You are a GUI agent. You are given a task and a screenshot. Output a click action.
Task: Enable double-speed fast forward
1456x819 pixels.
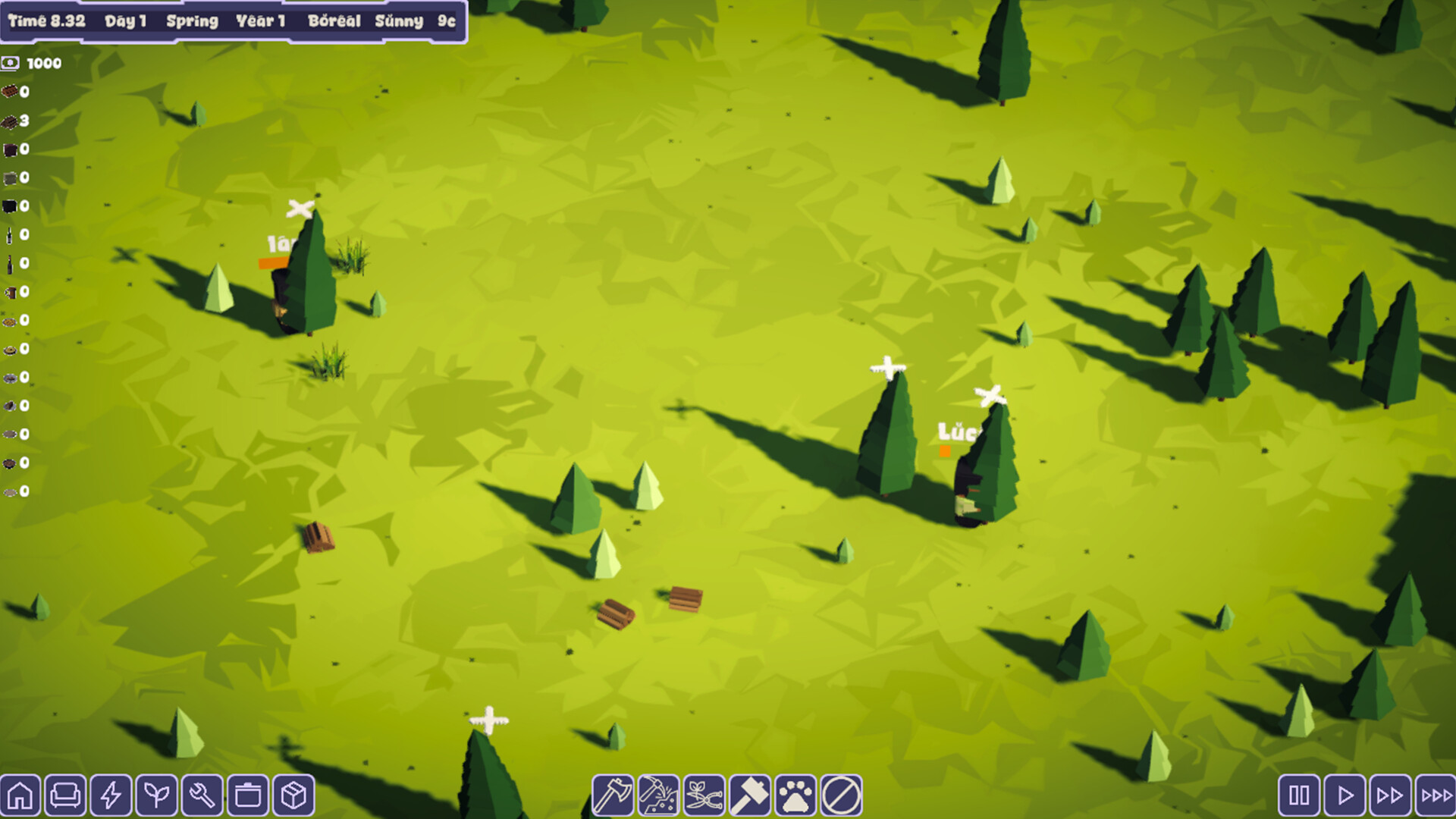pyautogui.click(x=1390, y=795)
